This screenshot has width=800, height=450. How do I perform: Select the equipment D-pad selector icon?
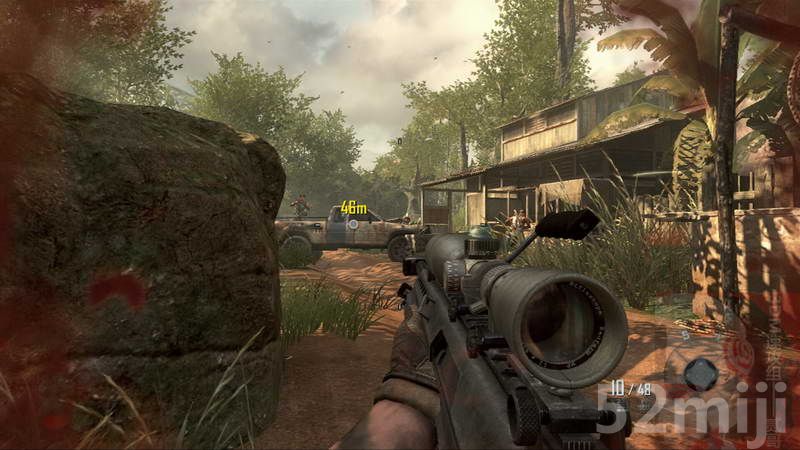click(x=701, y=374)
